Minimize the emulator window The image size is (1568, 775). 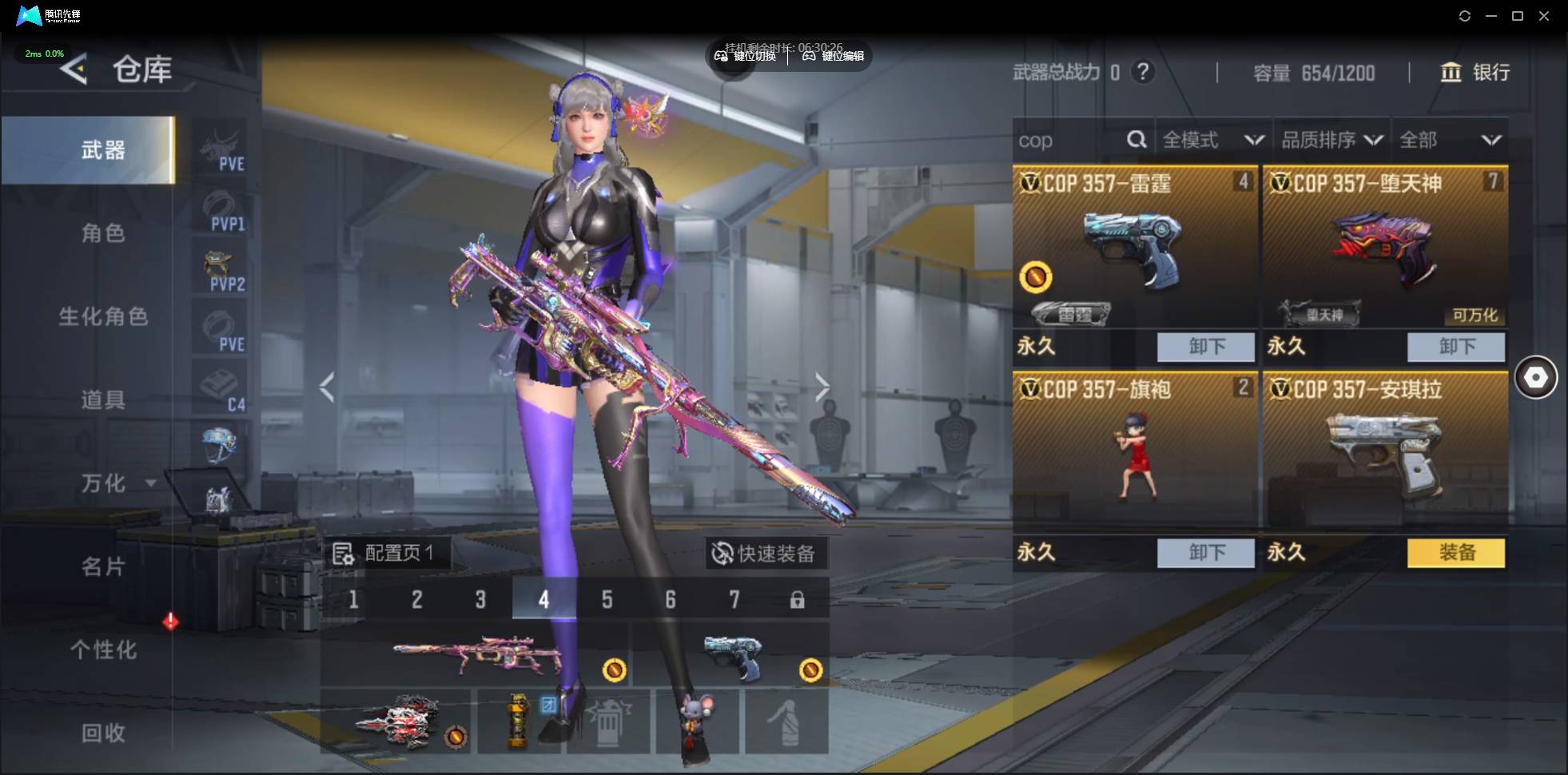pyautogui.click(x=1491, y=16)
